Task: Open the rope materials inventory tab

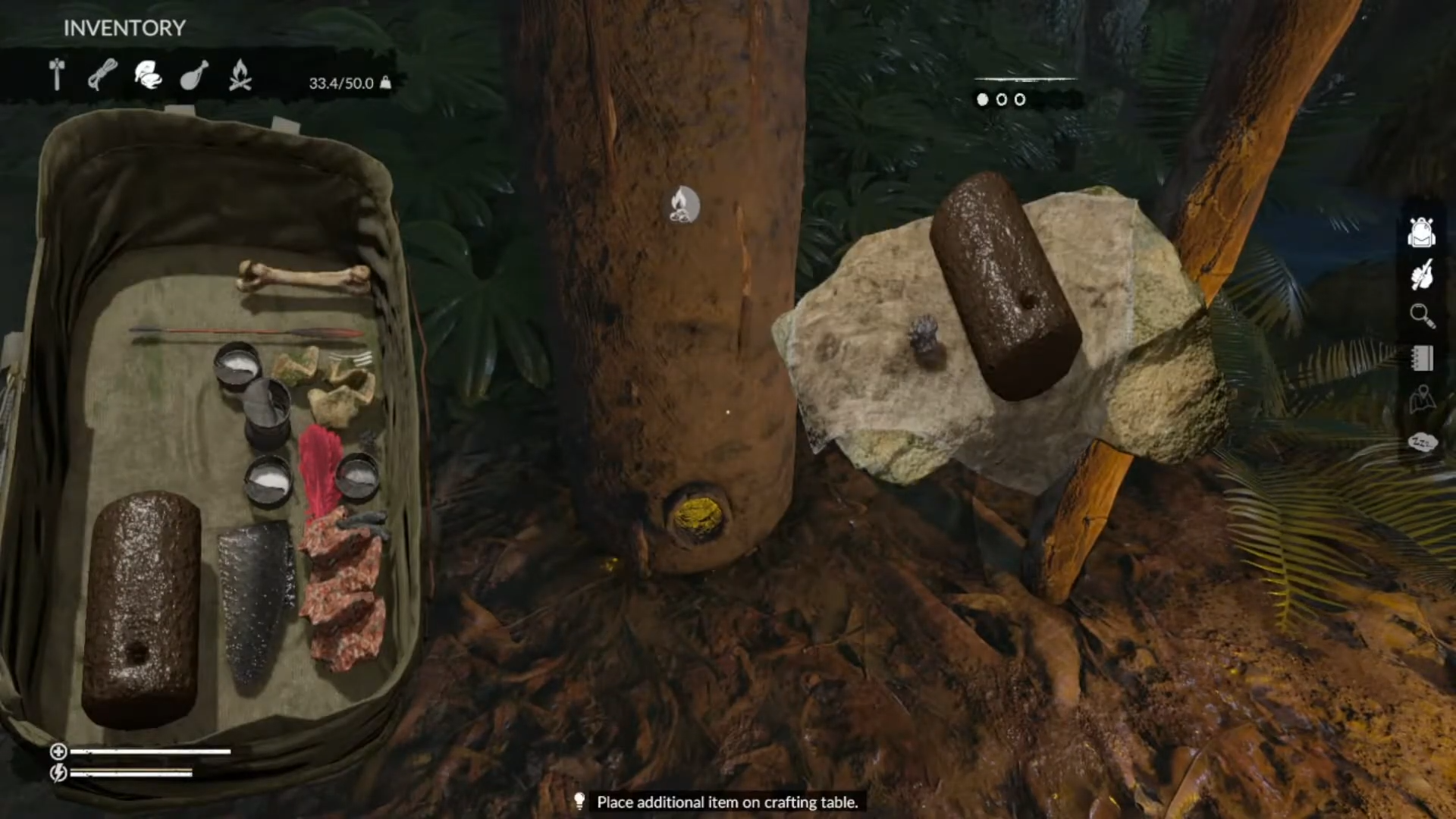Action: point(102,75)
